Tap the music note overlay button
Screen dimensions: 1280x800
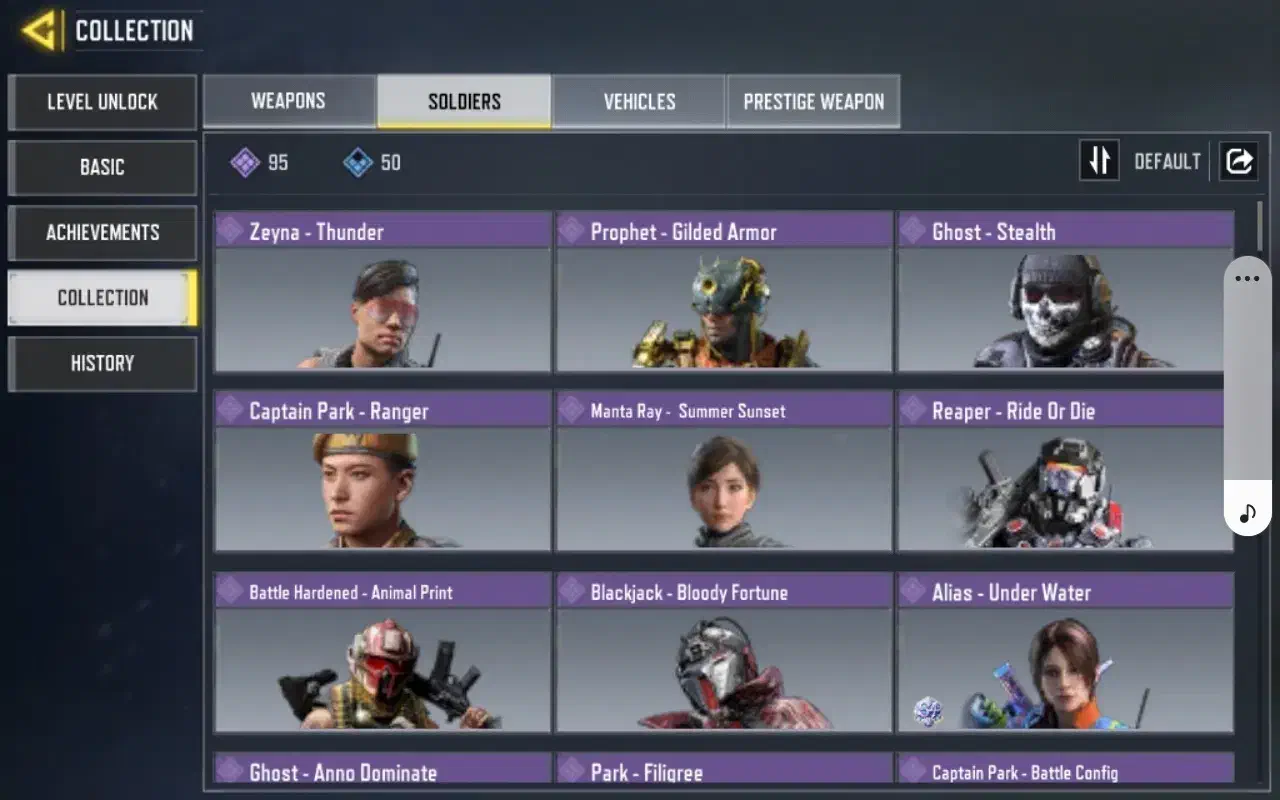(x=1247, y=514)
